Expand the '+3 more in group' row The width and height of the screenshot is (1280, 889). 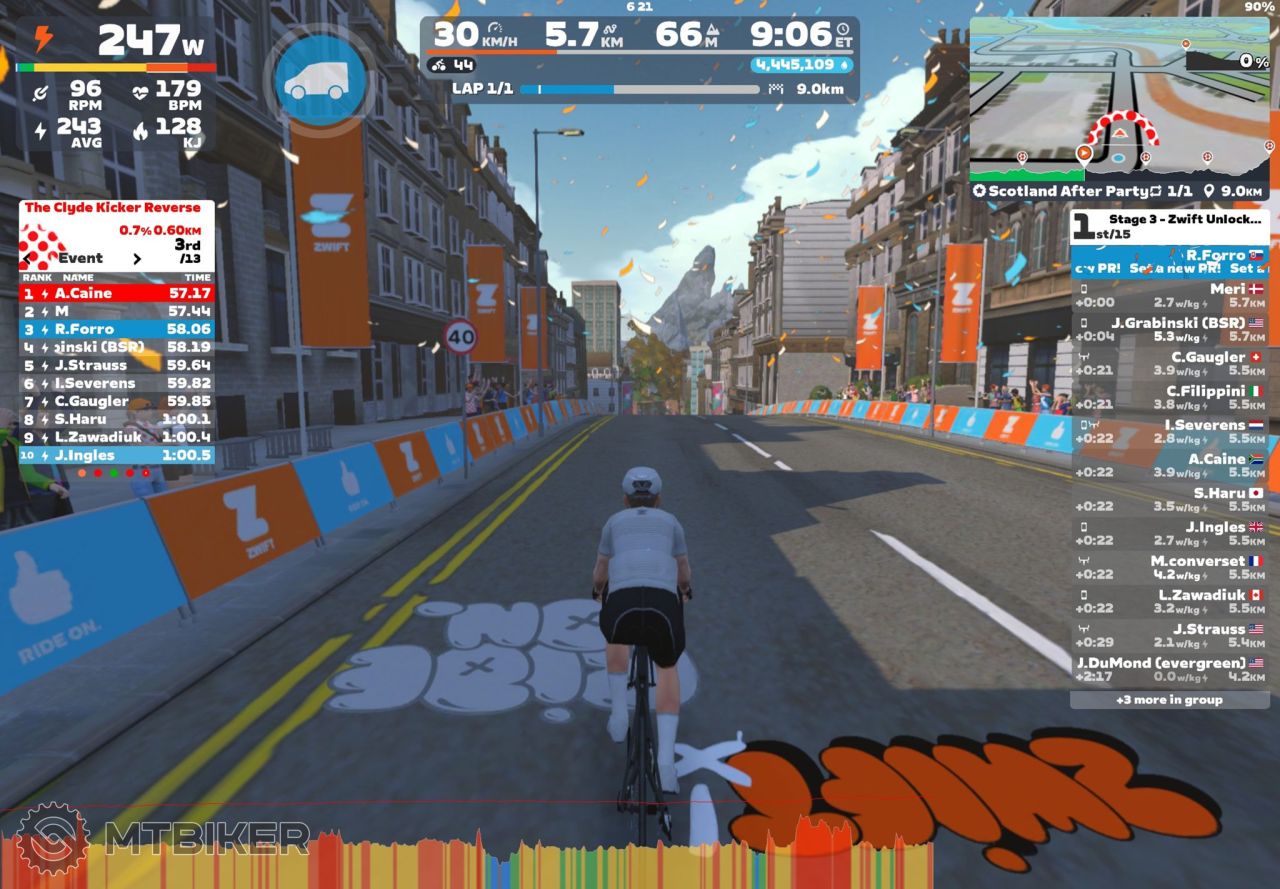click(x=1169, y=700)
